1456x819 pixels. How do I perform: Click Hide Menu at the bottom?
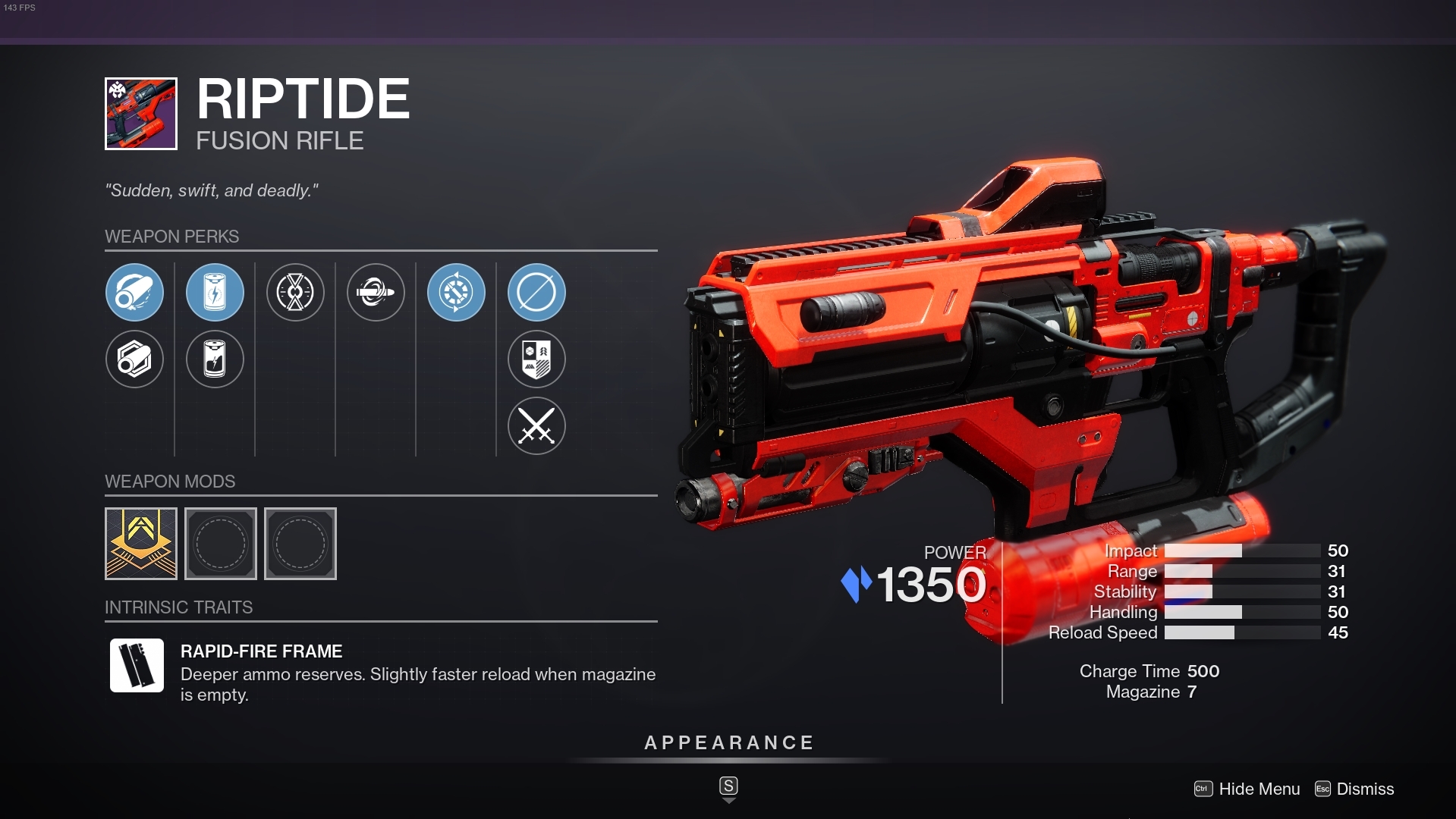pyautogui.click(x=1259, y=789)
